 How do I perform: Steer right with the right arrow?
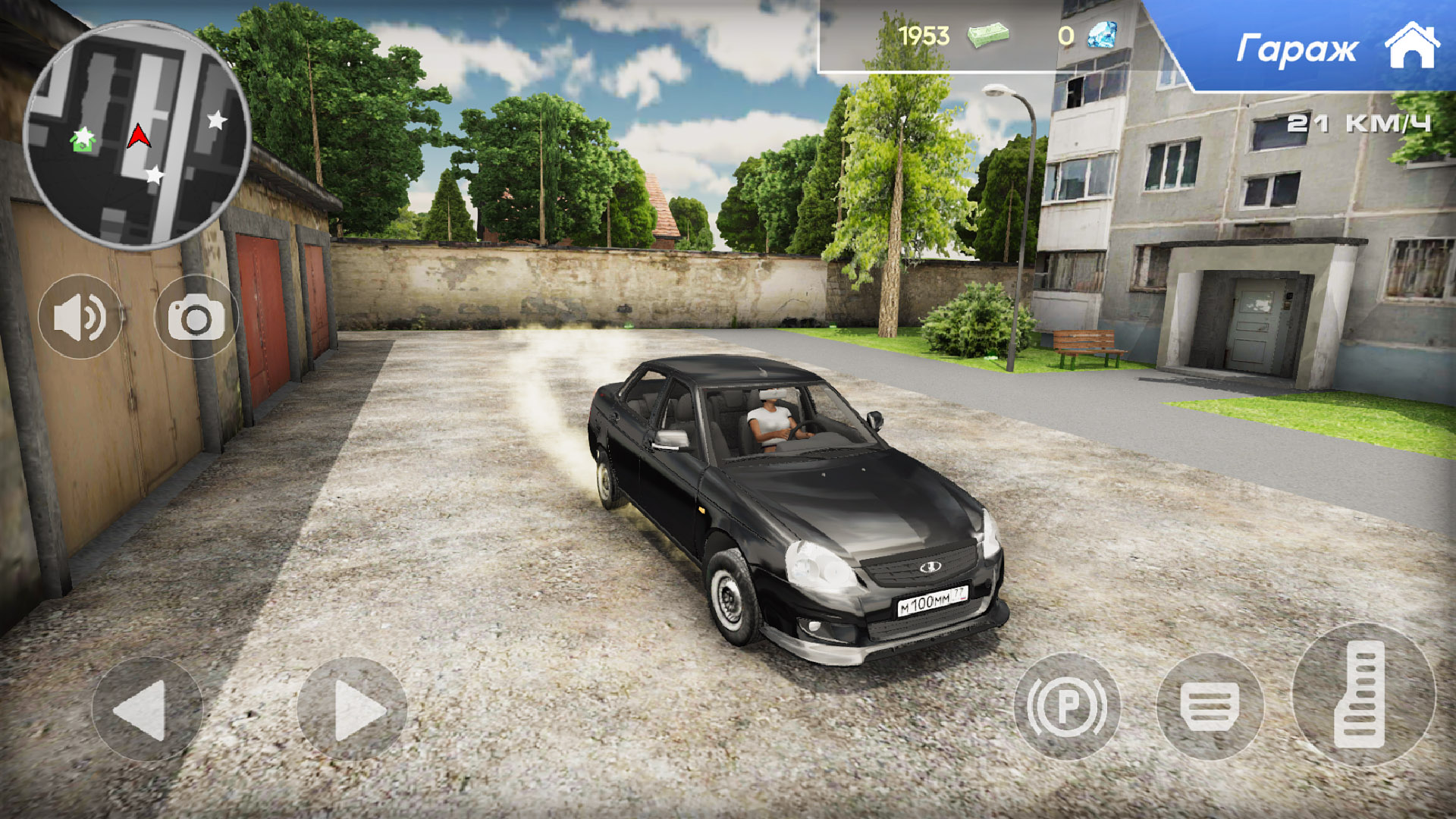click(352, 709)
